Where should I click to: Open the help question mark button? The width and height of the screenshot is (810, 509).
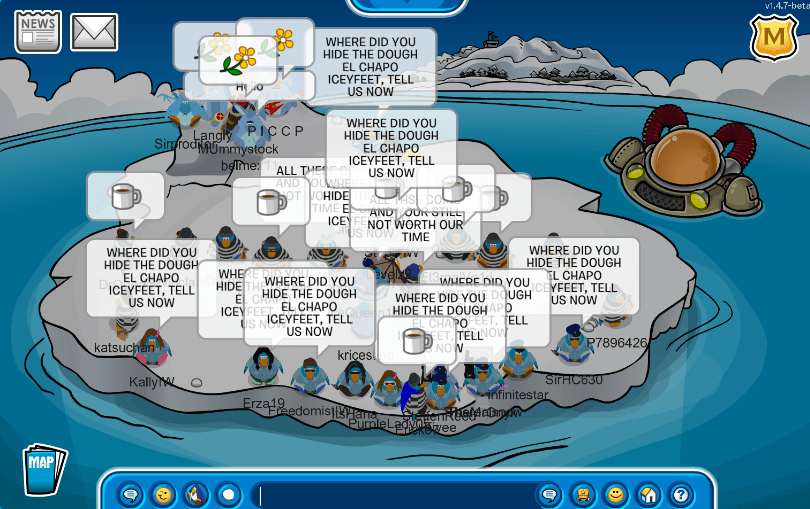pos(681,494)
